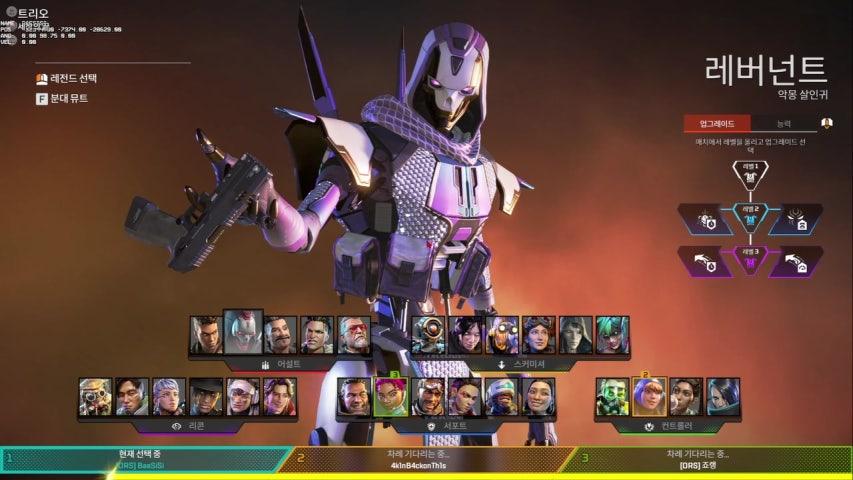Select the Bangalore legend portrait

coord(206,335)
